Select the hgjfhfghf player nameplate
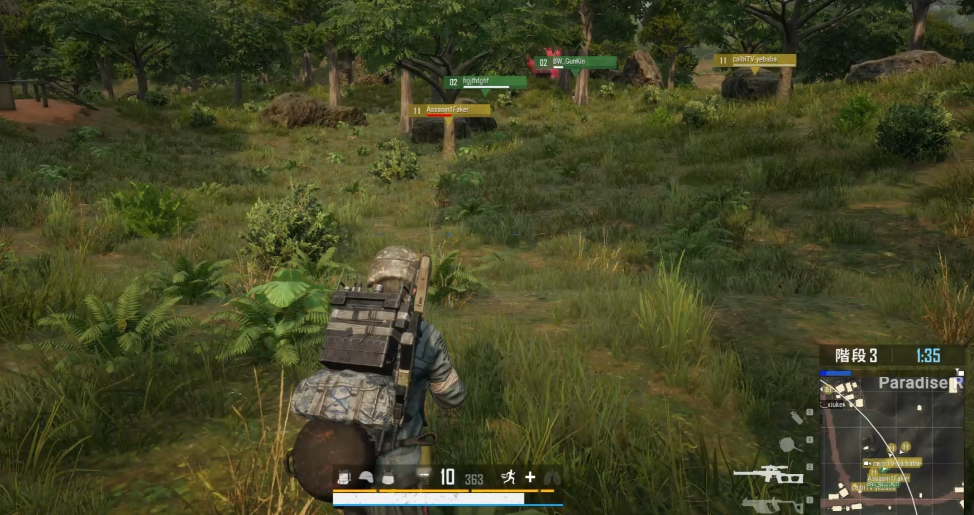Viewport: 974px width, 515px height. 485,82
